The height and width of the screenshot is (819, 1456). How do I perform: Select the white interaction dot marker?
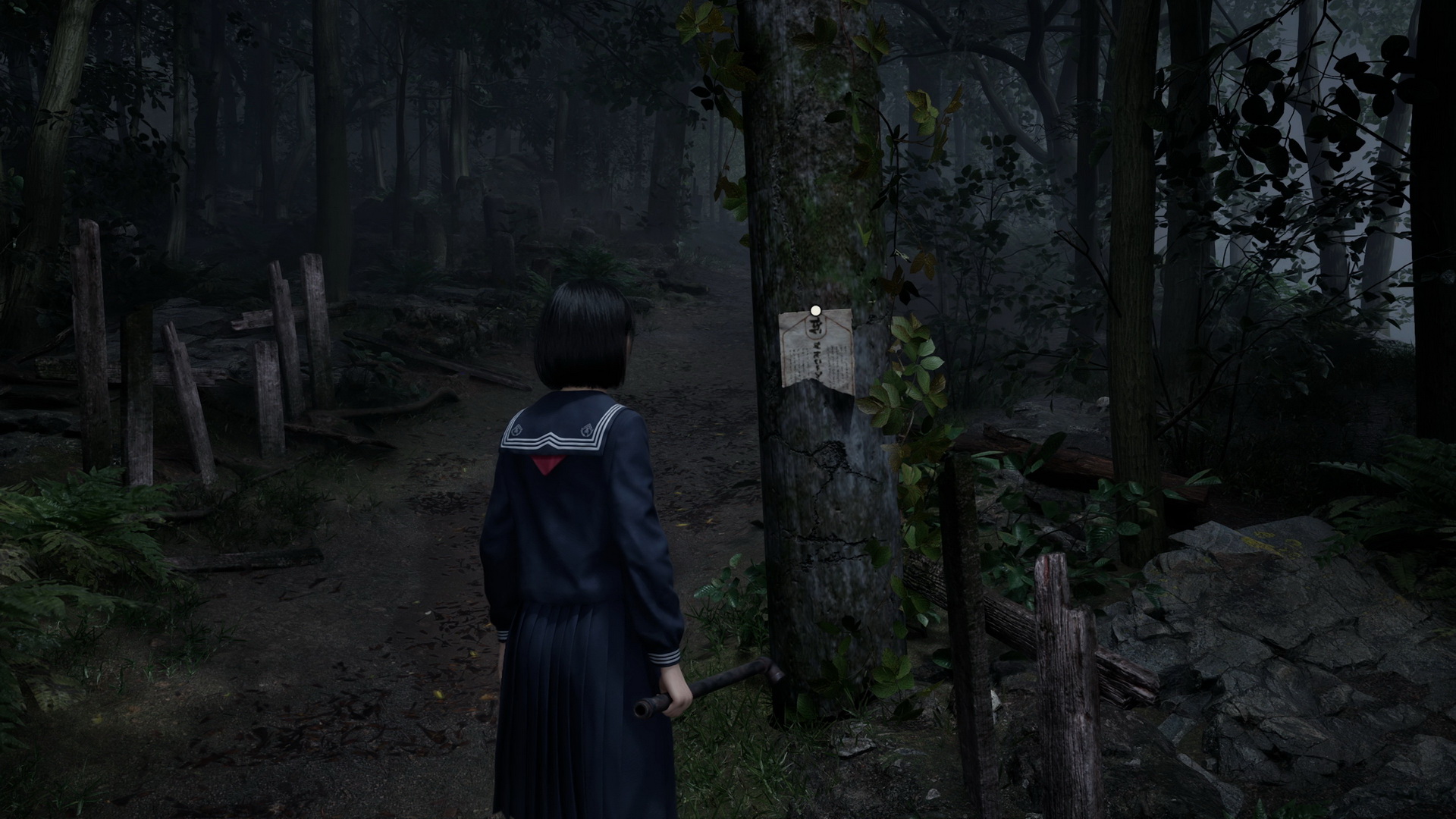(815, 310)
